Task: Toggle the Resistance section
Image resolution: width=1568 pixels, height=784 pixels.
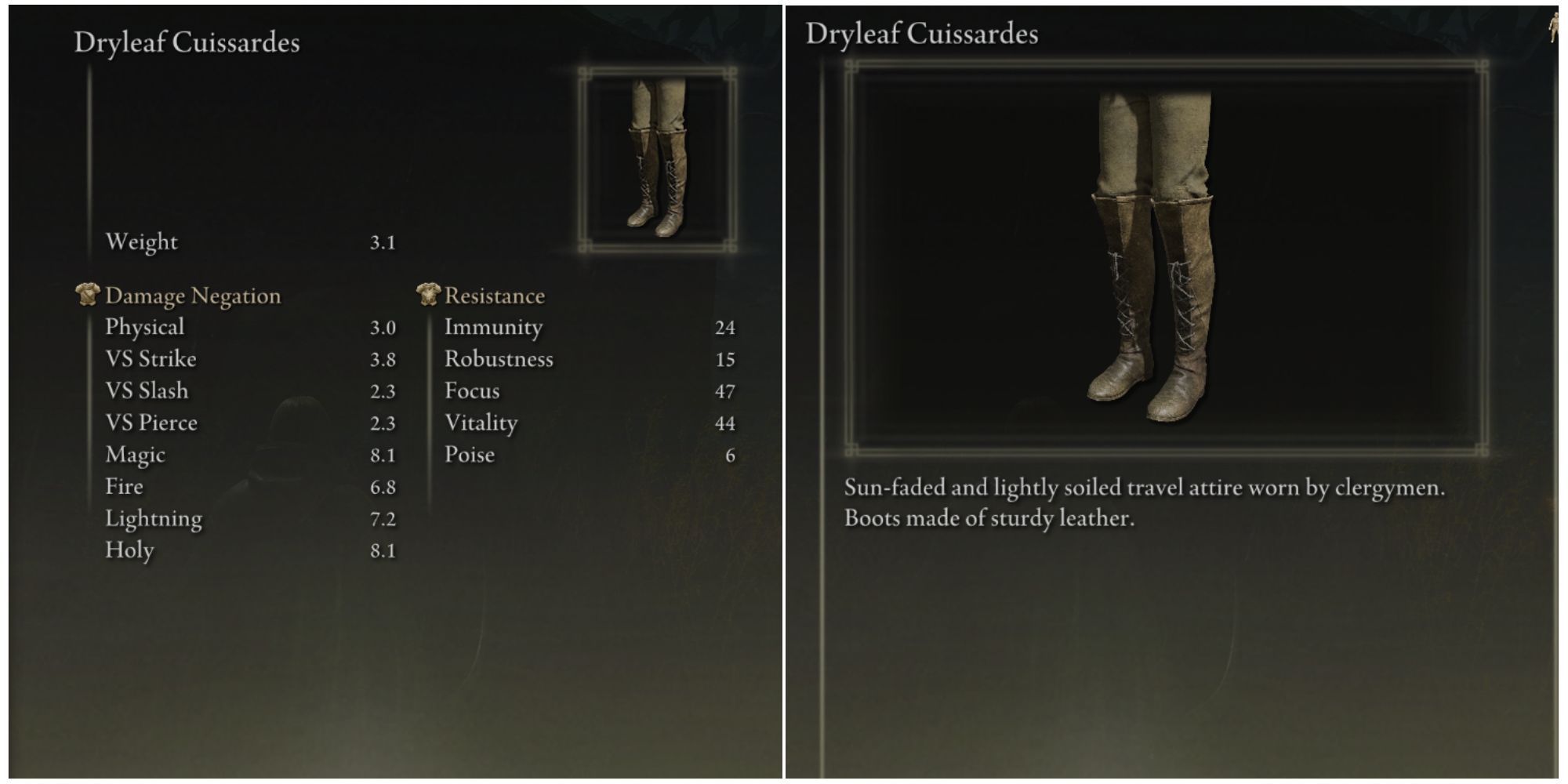Action: coord(494,296)
